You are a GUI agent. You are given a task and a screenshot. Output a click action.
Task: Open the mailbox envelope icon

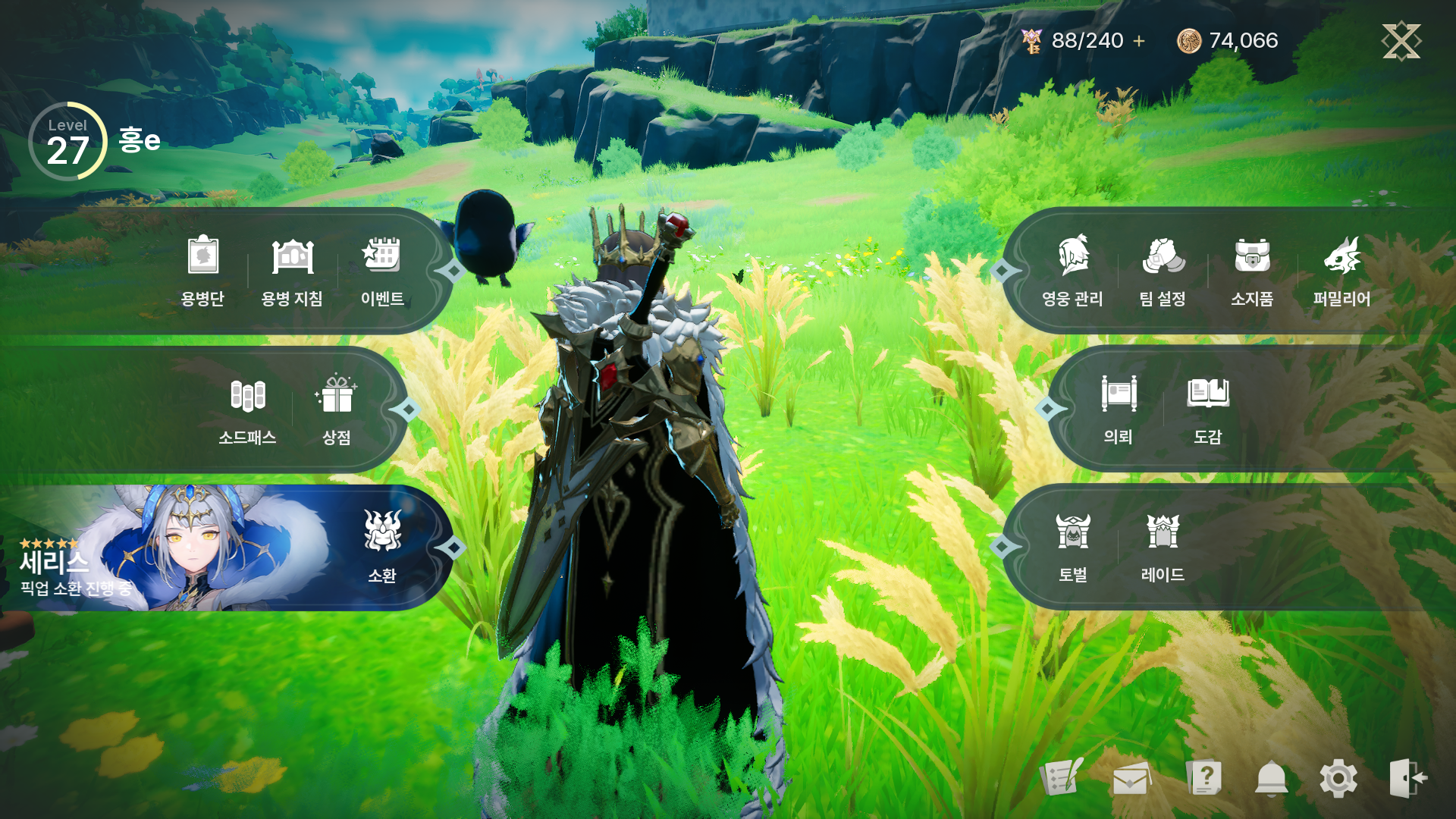pyautogui.click(x=1131, y=779)
